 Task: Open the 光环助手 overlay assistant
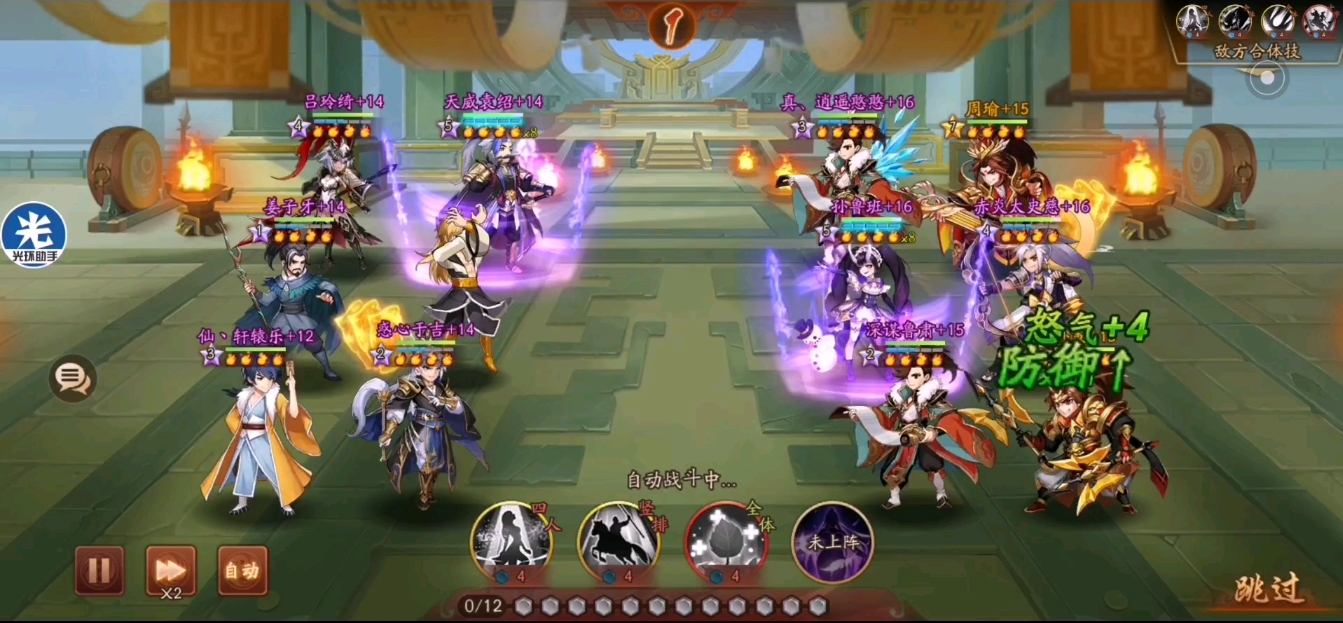[34, 236]
